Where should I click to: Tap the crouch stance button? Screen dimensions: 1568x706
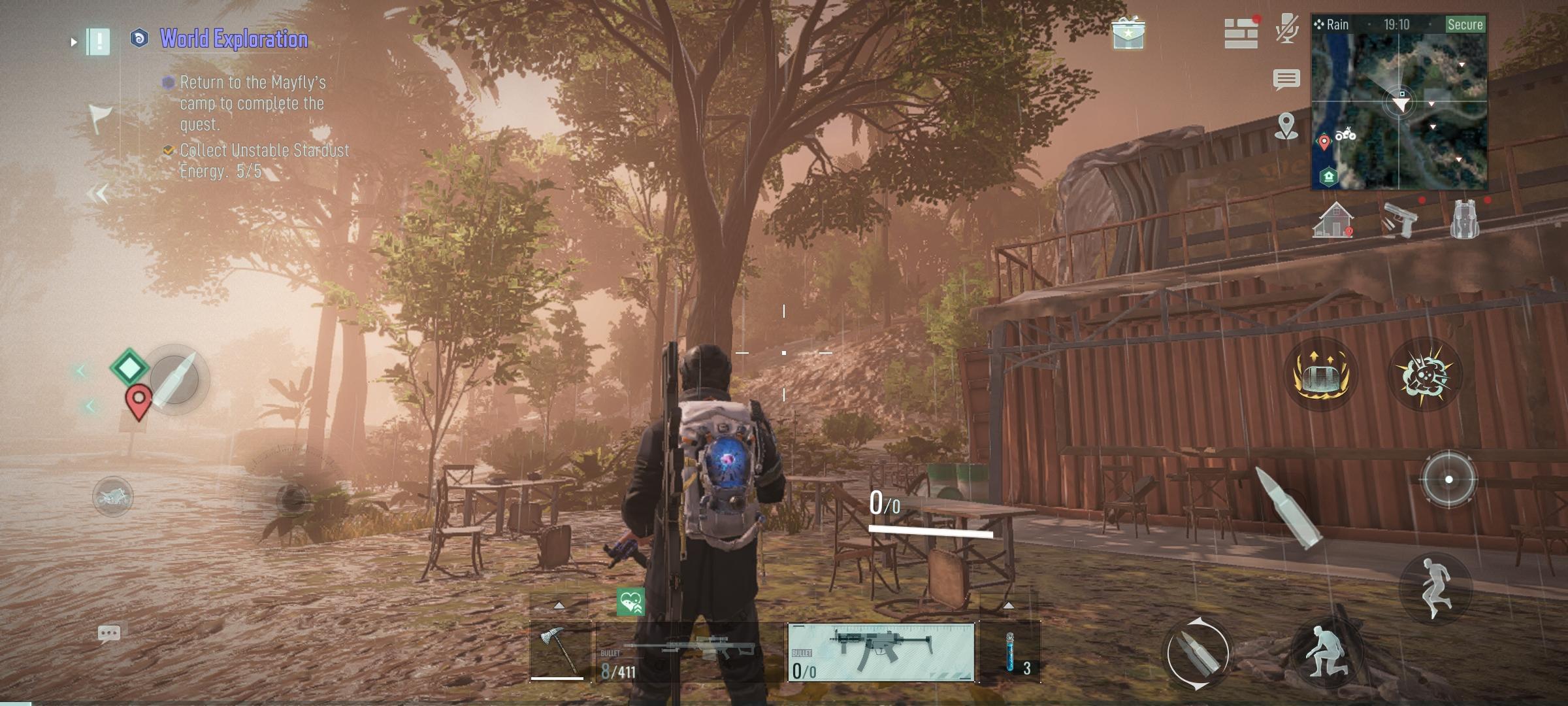pos(1326,652)
